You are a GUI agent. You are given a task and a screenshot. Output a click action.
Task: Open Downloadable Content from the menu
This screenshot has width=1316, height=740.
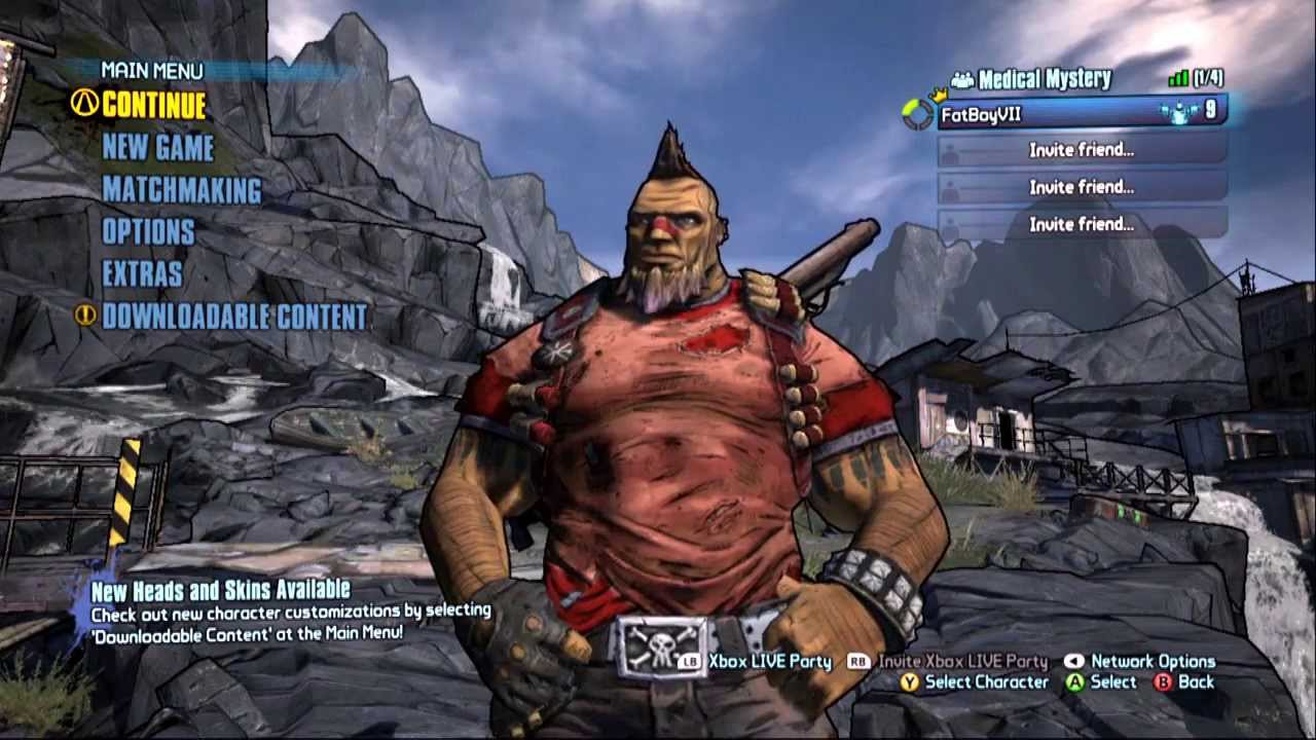coord(235,317)
